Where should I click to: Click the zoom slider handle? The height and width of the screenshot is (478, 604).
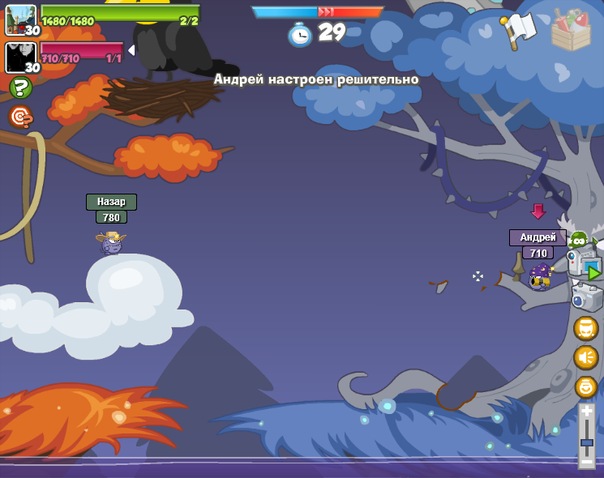click(587, 442)
